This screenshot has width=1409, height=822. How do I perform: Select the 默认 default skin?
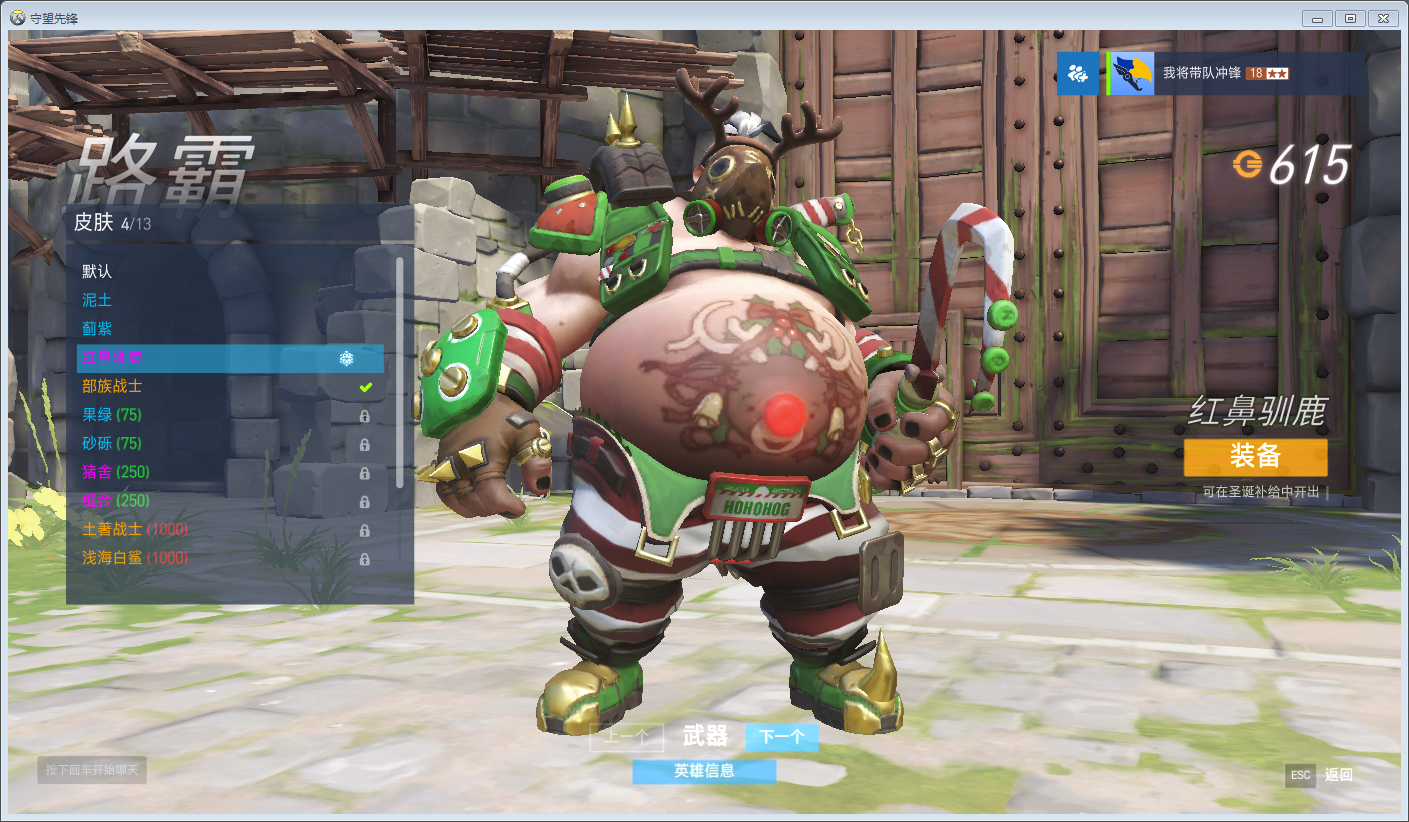tap(98, 272)
